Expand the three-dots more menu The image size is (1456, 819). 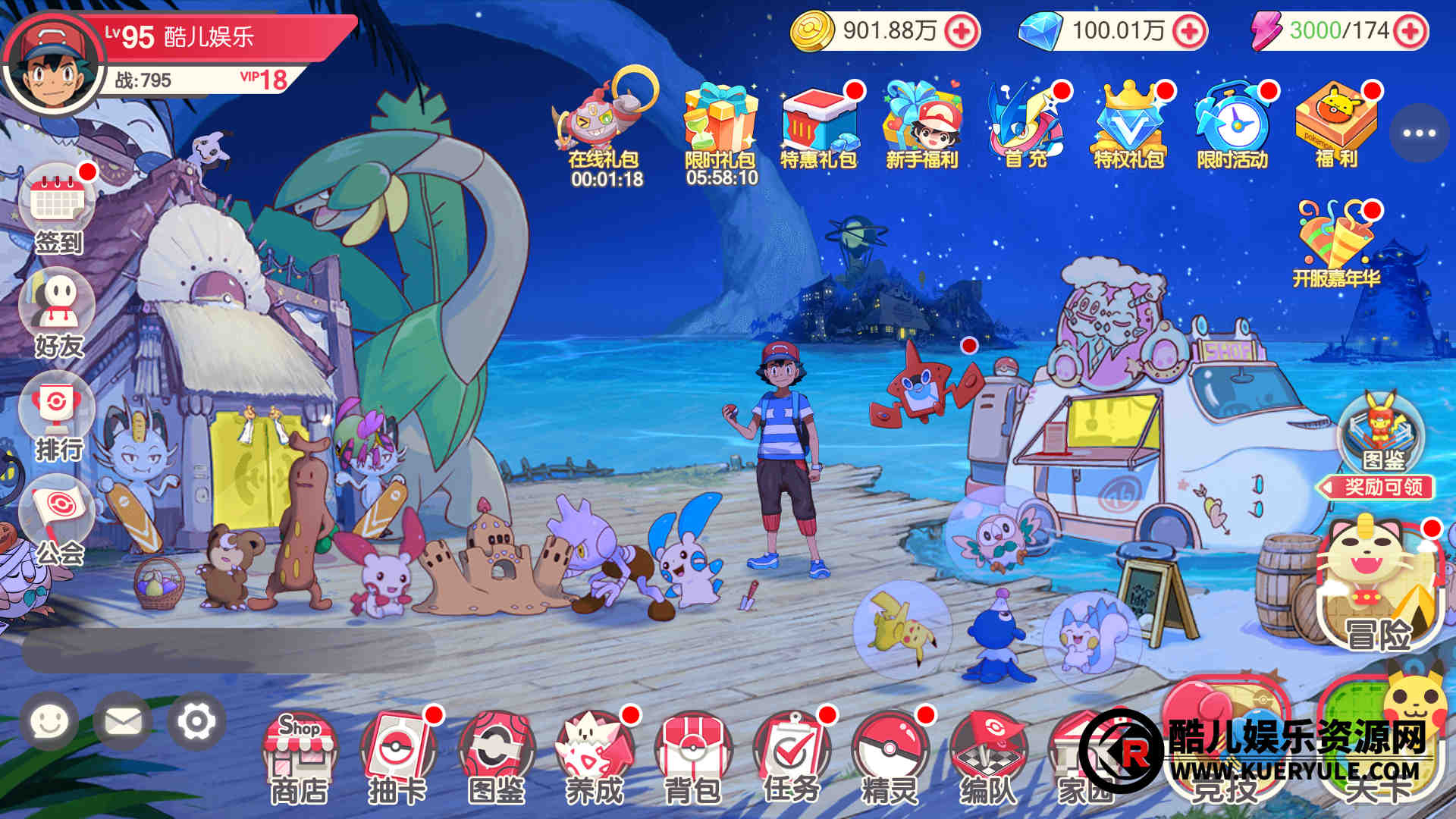point(1419,133)
